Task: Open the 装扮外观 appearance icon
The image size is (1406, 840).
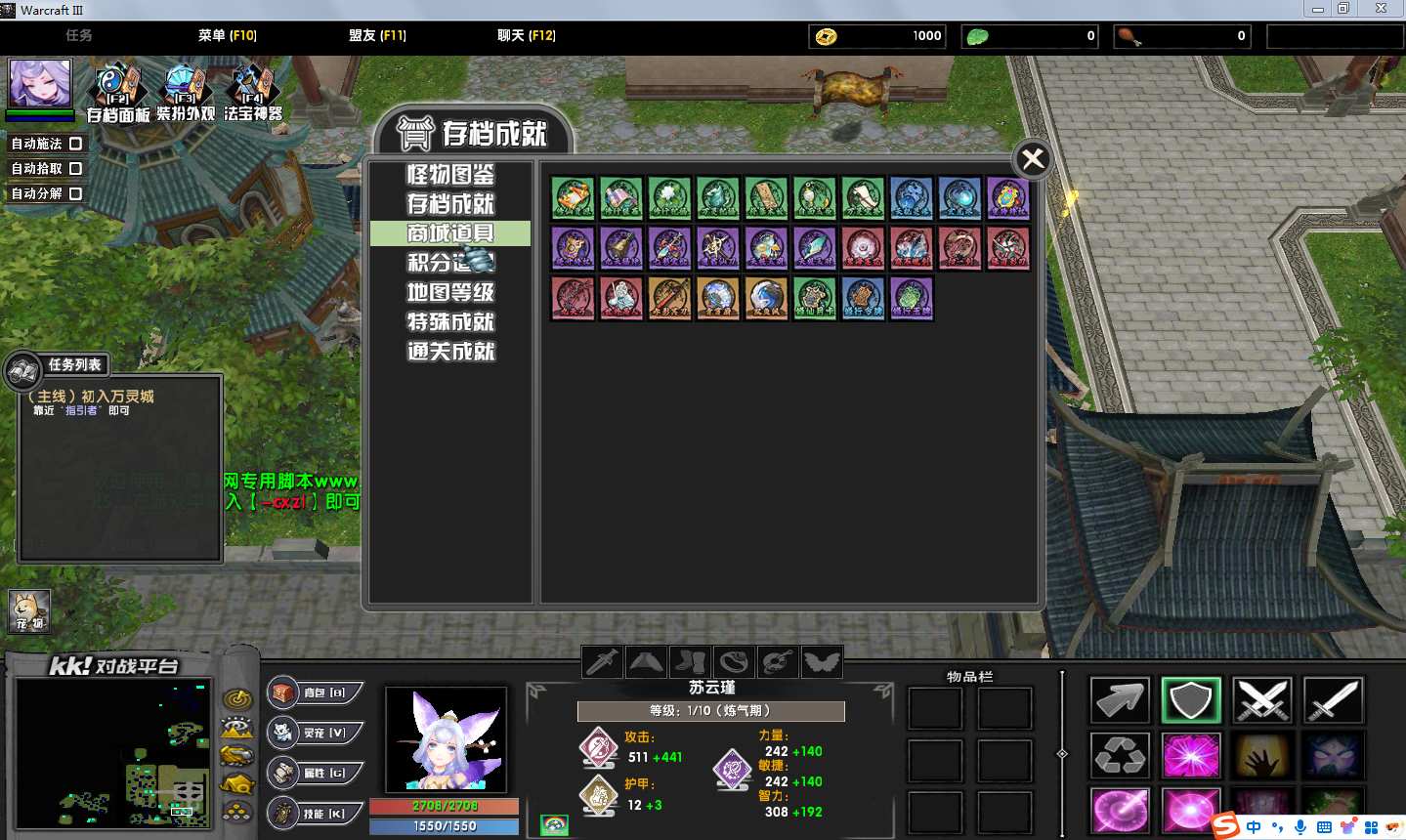Action: (x=185, y=90)
